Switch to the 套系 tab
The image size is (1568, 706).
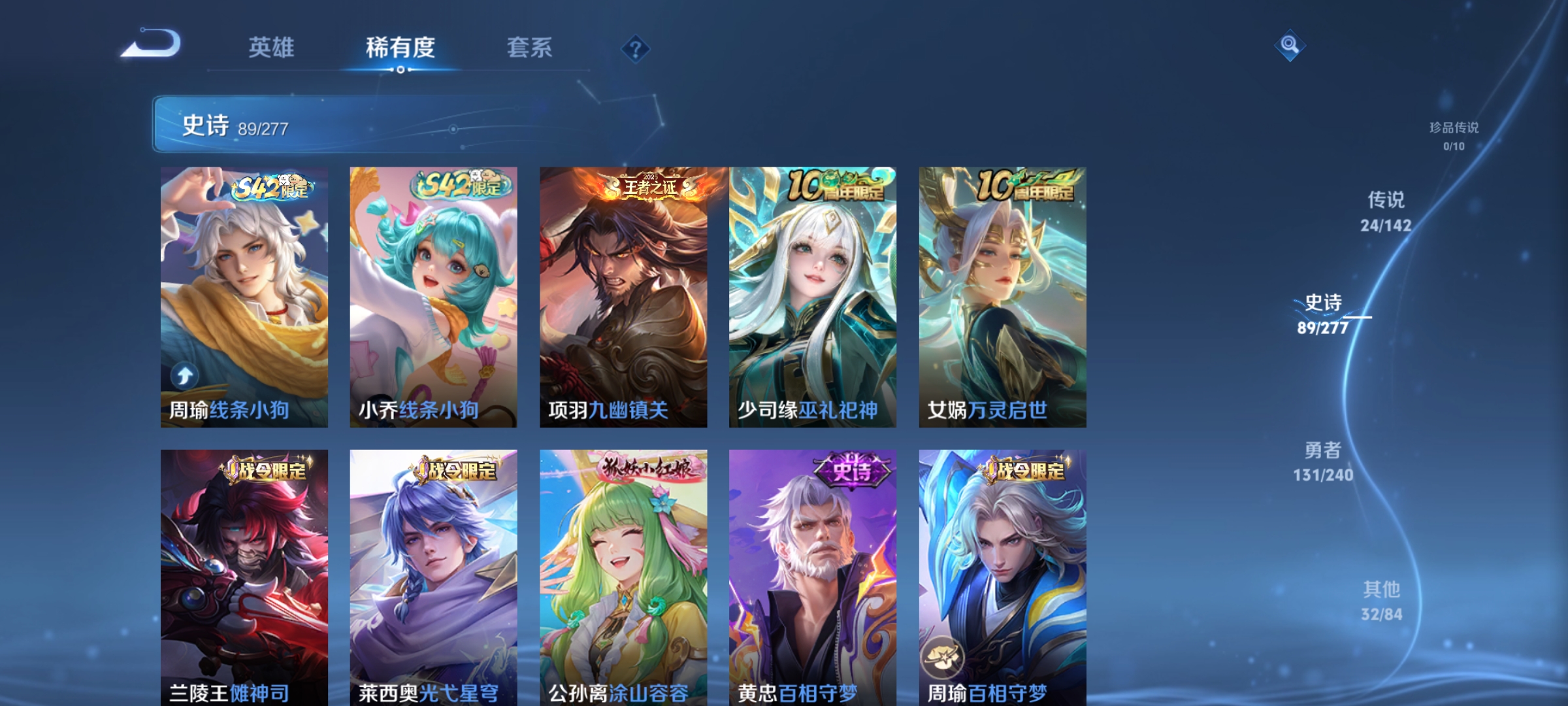pyautogui.click(x=530, y=46)
